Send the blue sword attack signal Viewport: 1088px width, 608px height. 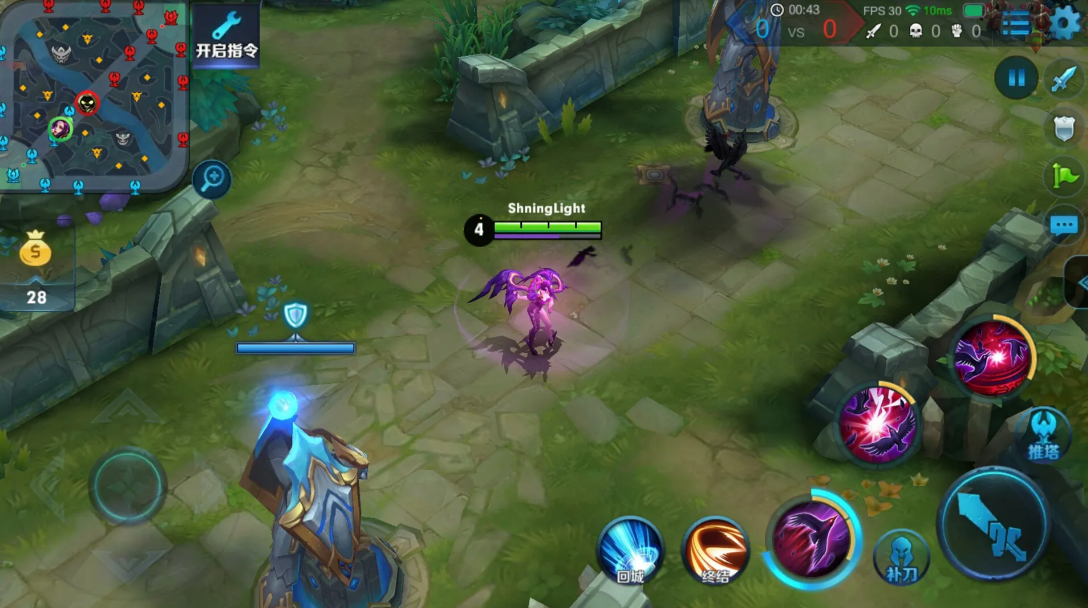click(1064, 79)
